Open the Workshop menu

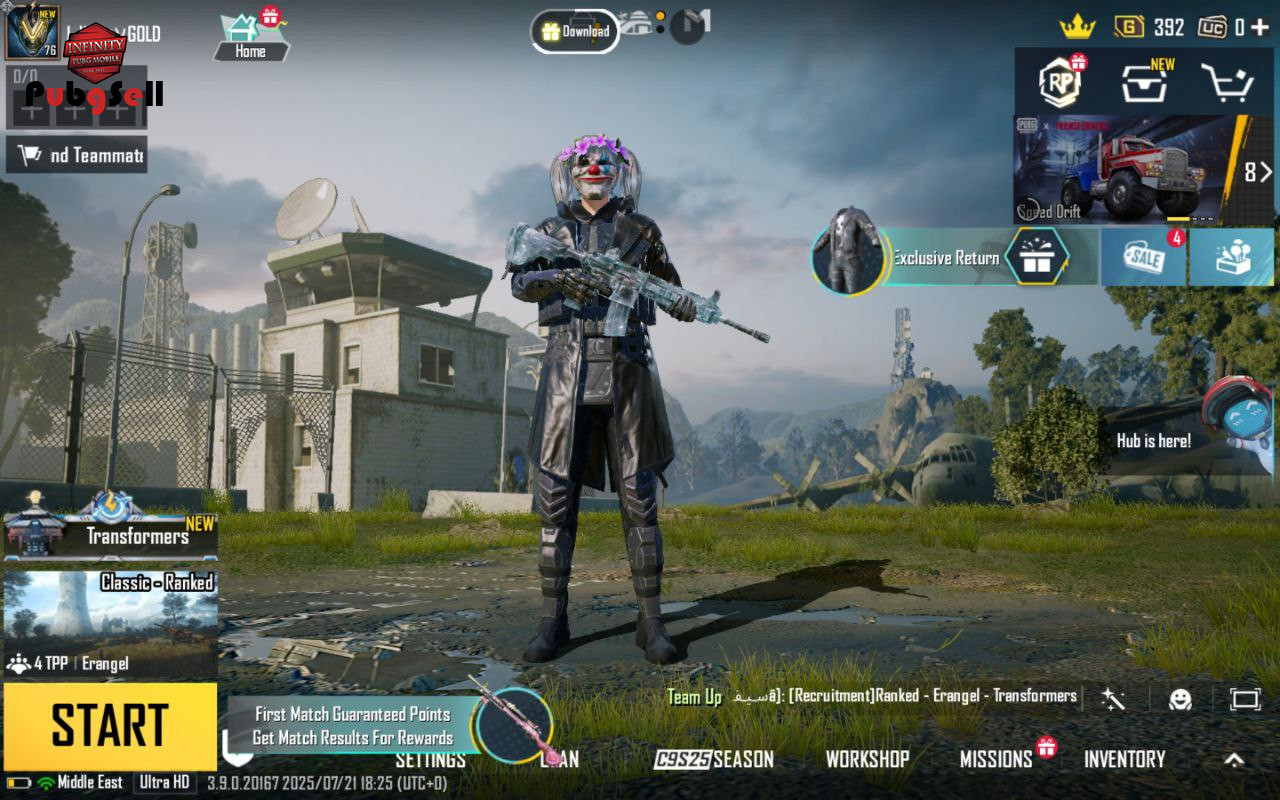(x=867, y=759)
